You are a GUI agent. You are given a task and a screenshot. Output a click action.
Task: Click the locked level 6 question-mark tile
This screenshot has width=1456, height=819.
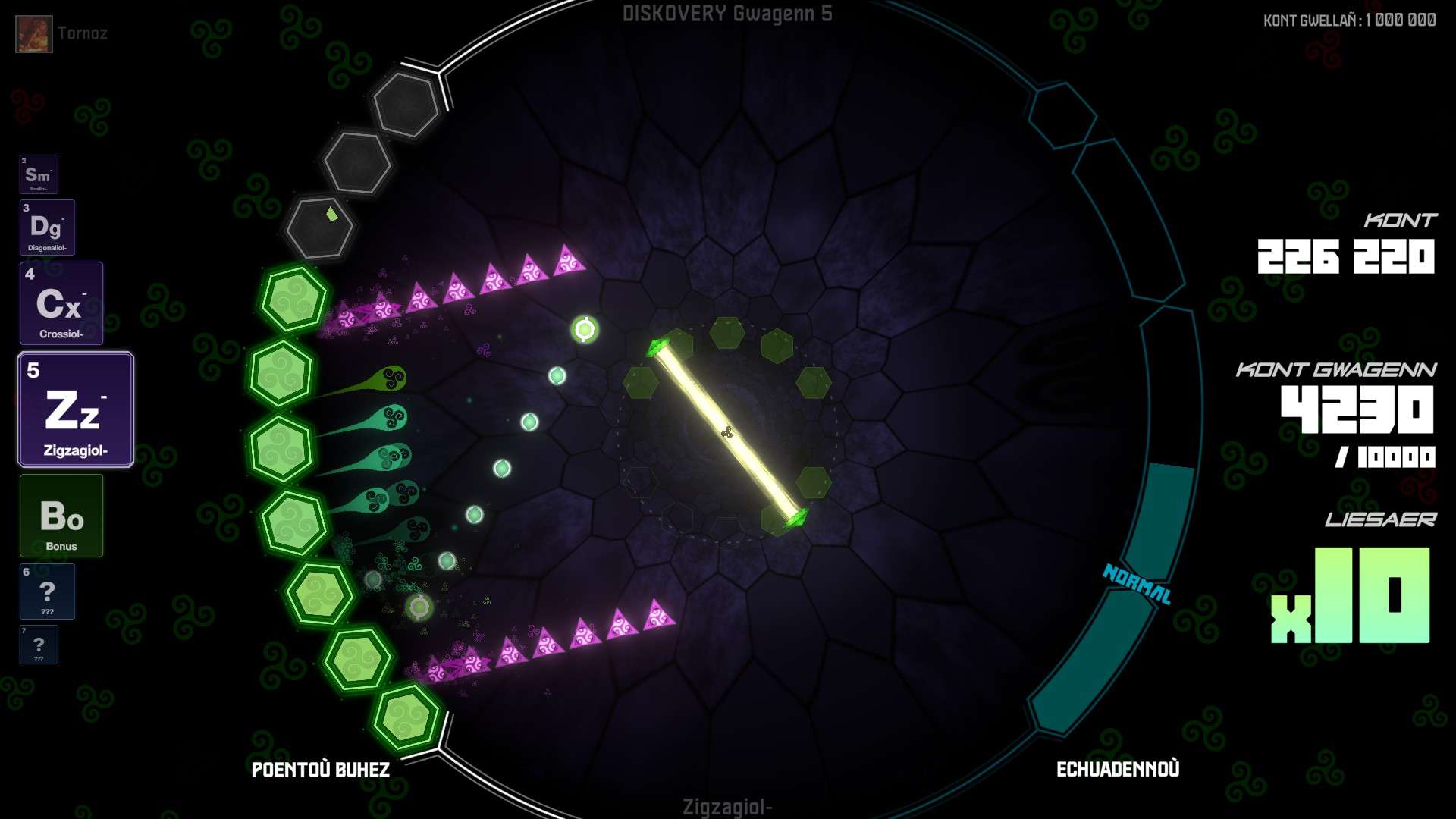tap(47, 591)
